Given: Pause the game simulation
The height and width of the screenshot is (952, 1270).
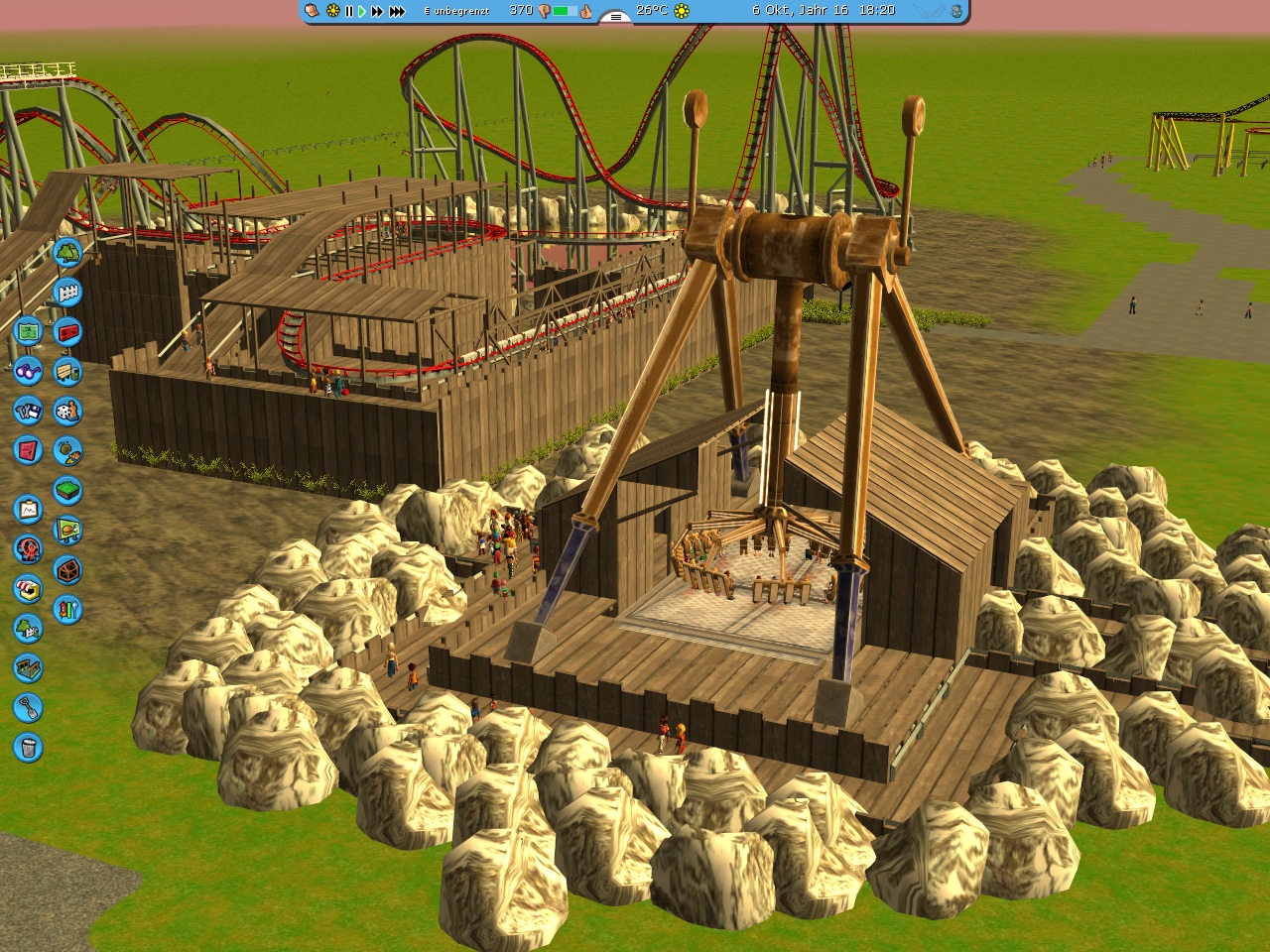Looking at the screenshot, I should coord(348,11).
